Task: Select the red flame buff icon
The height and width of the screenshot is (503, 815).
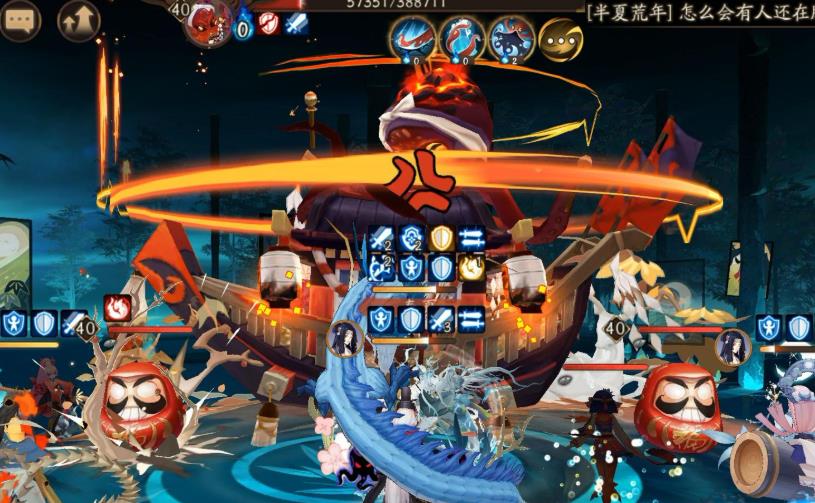Action: click(118, 307)
